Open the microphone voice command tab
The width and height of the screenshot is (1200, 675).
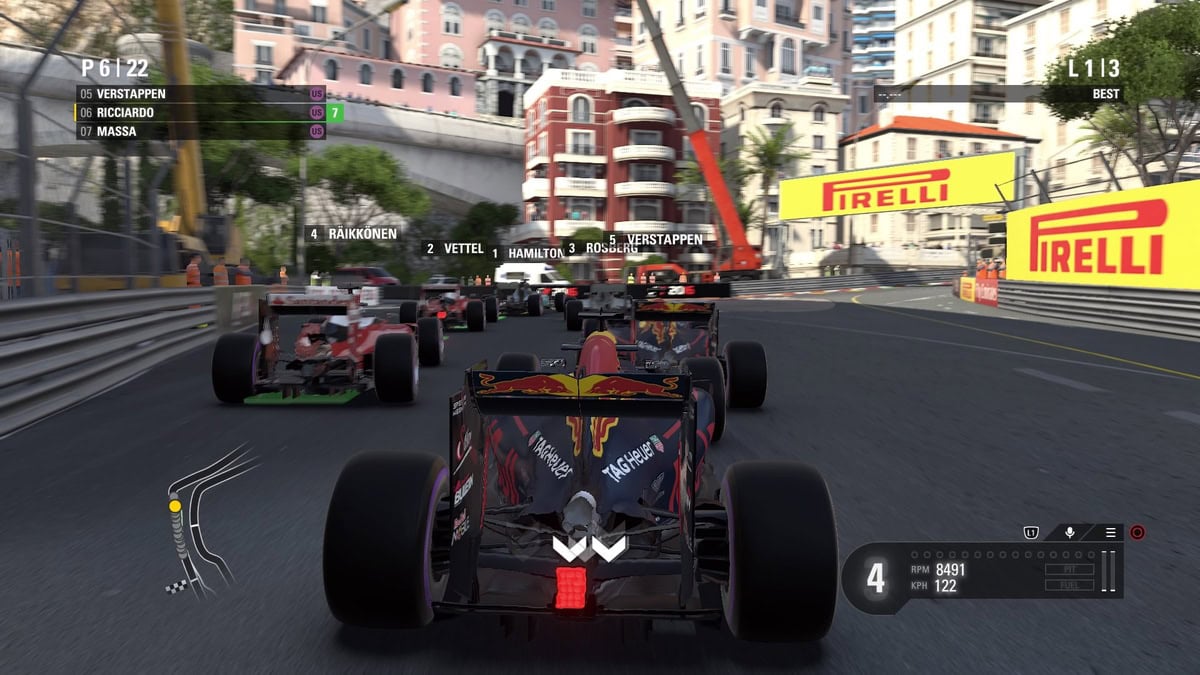(x=1069, y=533)
